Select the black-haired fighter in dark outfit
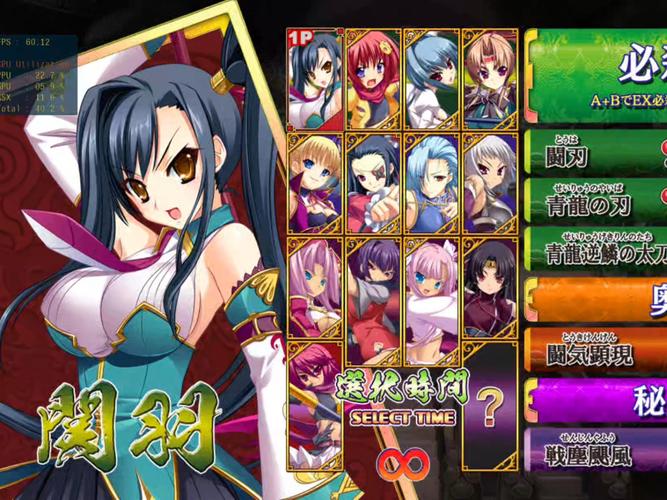667x500 pixels. 489,285
